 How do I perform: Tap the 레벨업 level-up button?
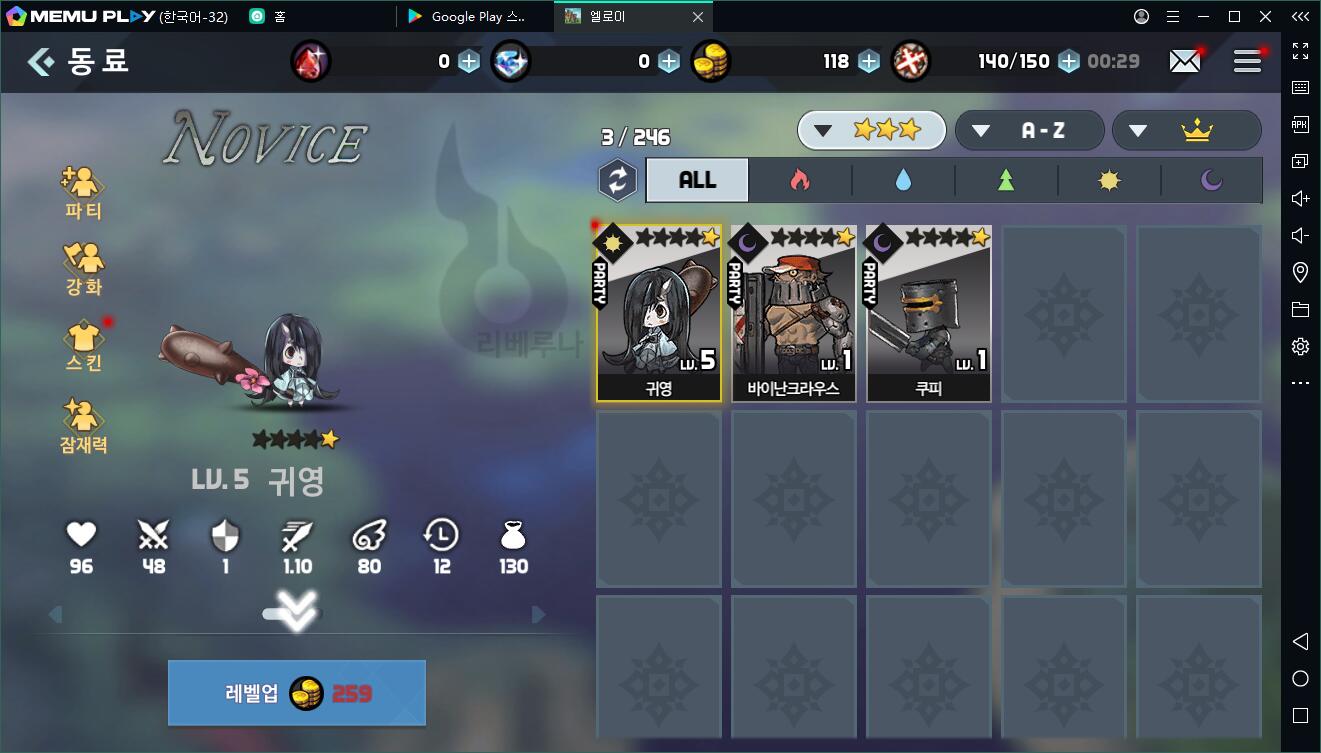(296, 693)
